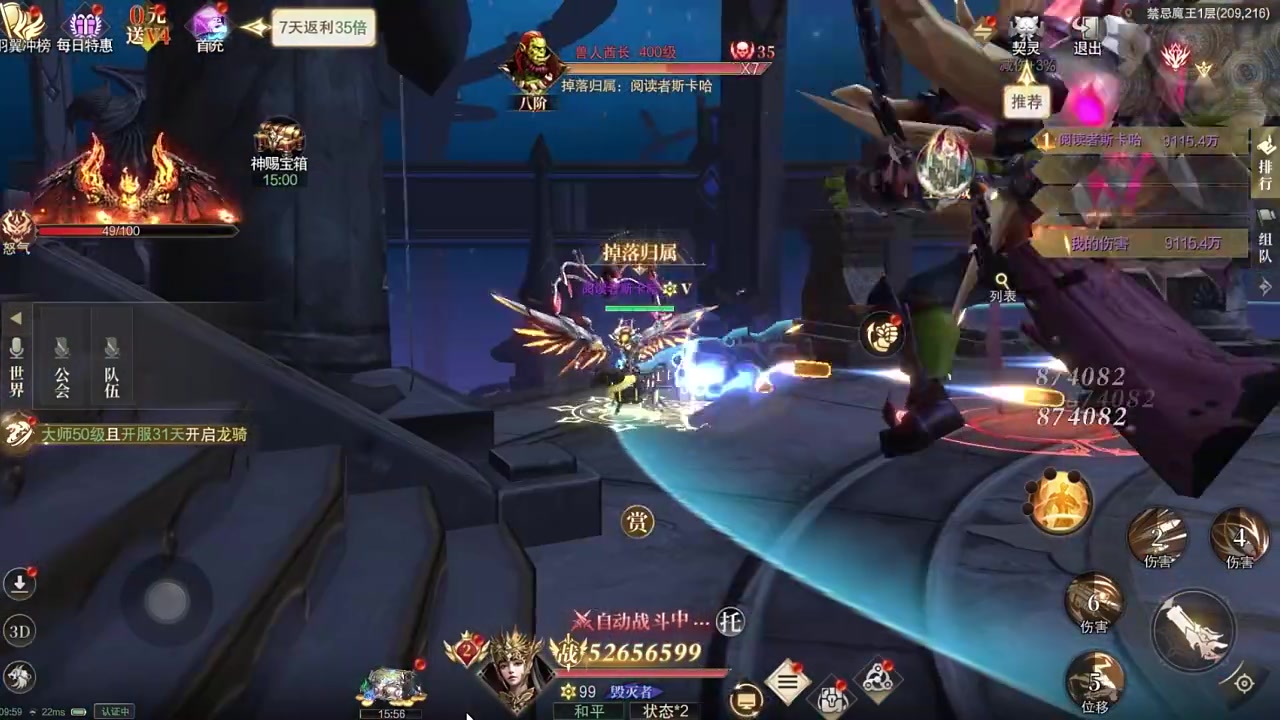Select the 公会 guild chat channel
This screenshot has width=1280, height=720.
click(62, 367)
